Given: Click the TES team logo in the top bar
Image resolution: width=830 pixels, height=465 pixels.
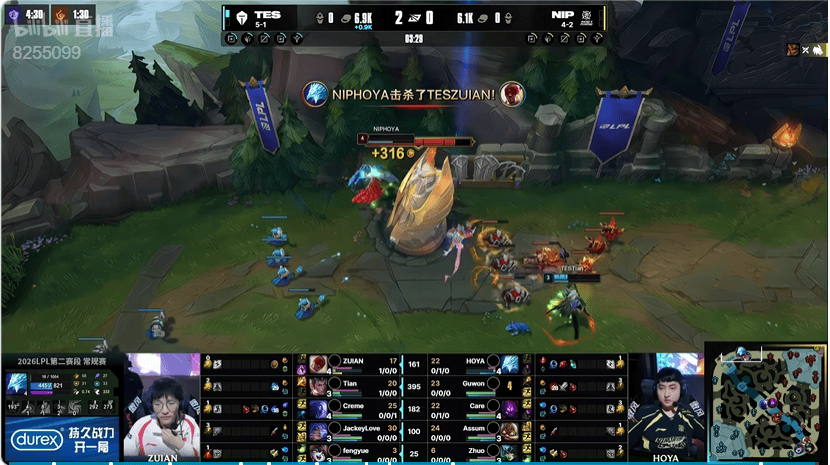Looking at the screenshot, I should tap(241, 18).
